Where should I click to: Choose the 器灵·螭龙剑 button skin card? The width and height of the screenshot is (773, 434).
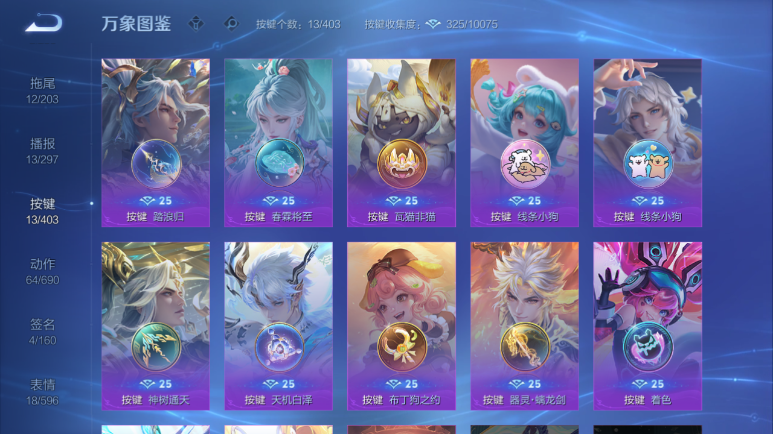coord(524,325)
